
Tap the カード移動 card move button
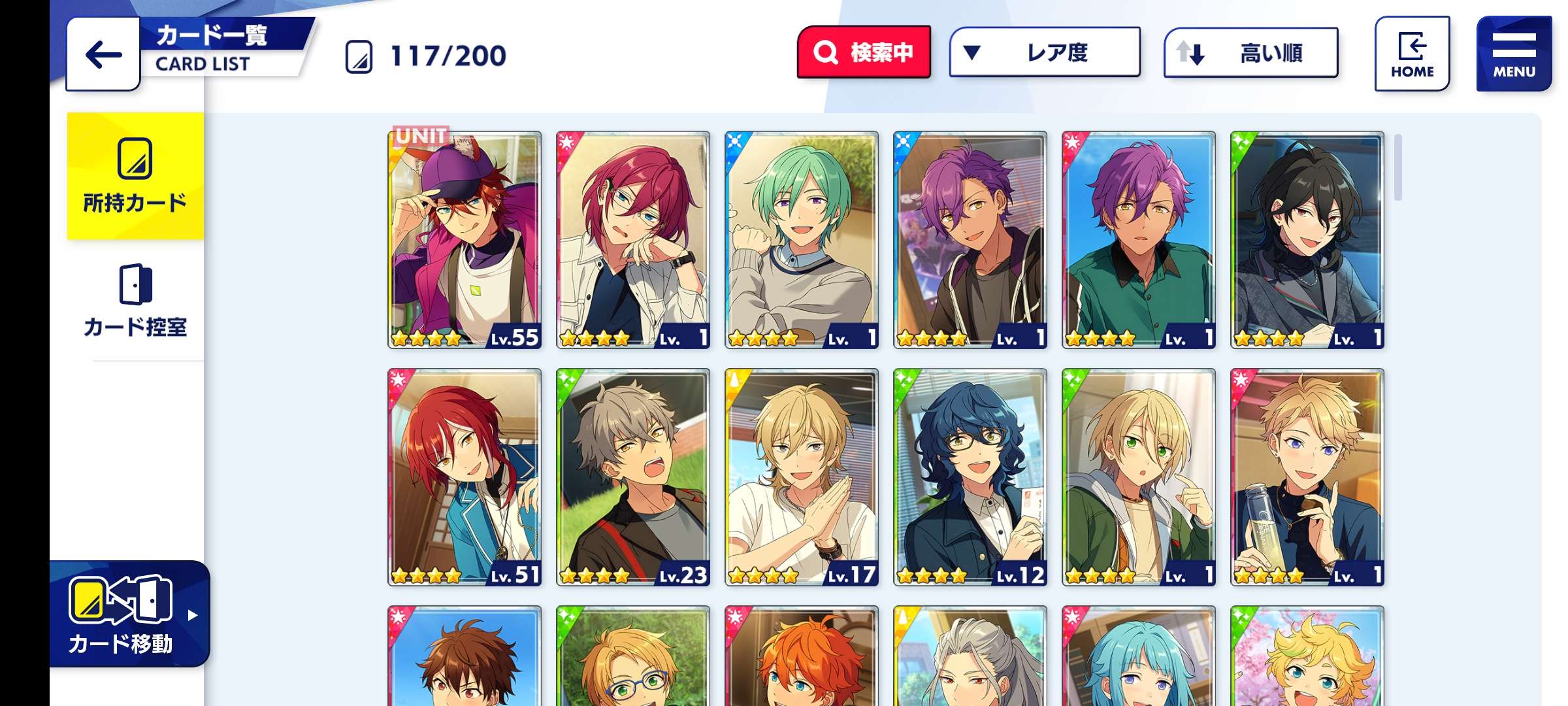(129, 613)
